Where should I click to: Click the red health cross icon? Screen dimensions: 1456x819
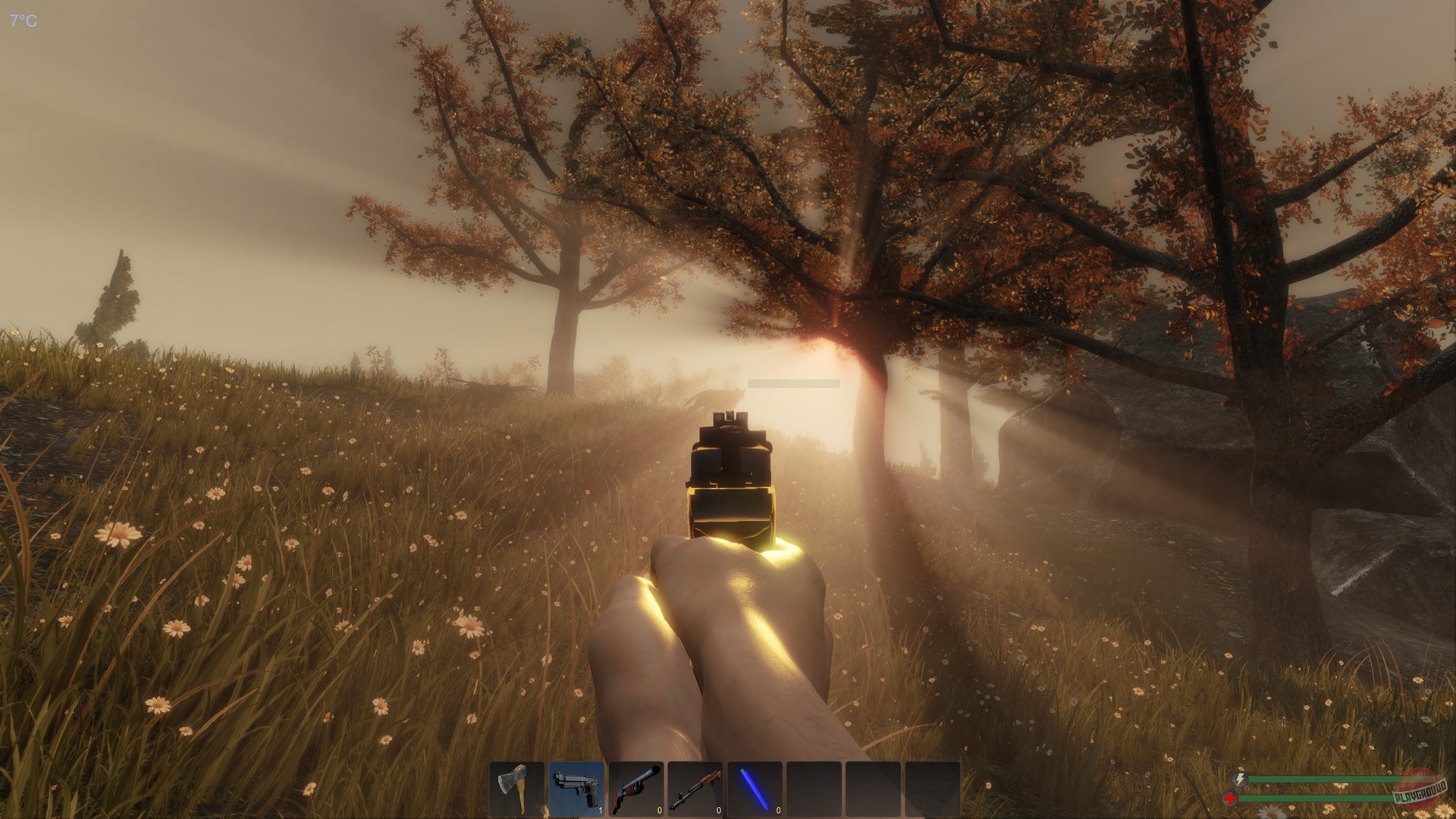click(x=1230, y=798)
